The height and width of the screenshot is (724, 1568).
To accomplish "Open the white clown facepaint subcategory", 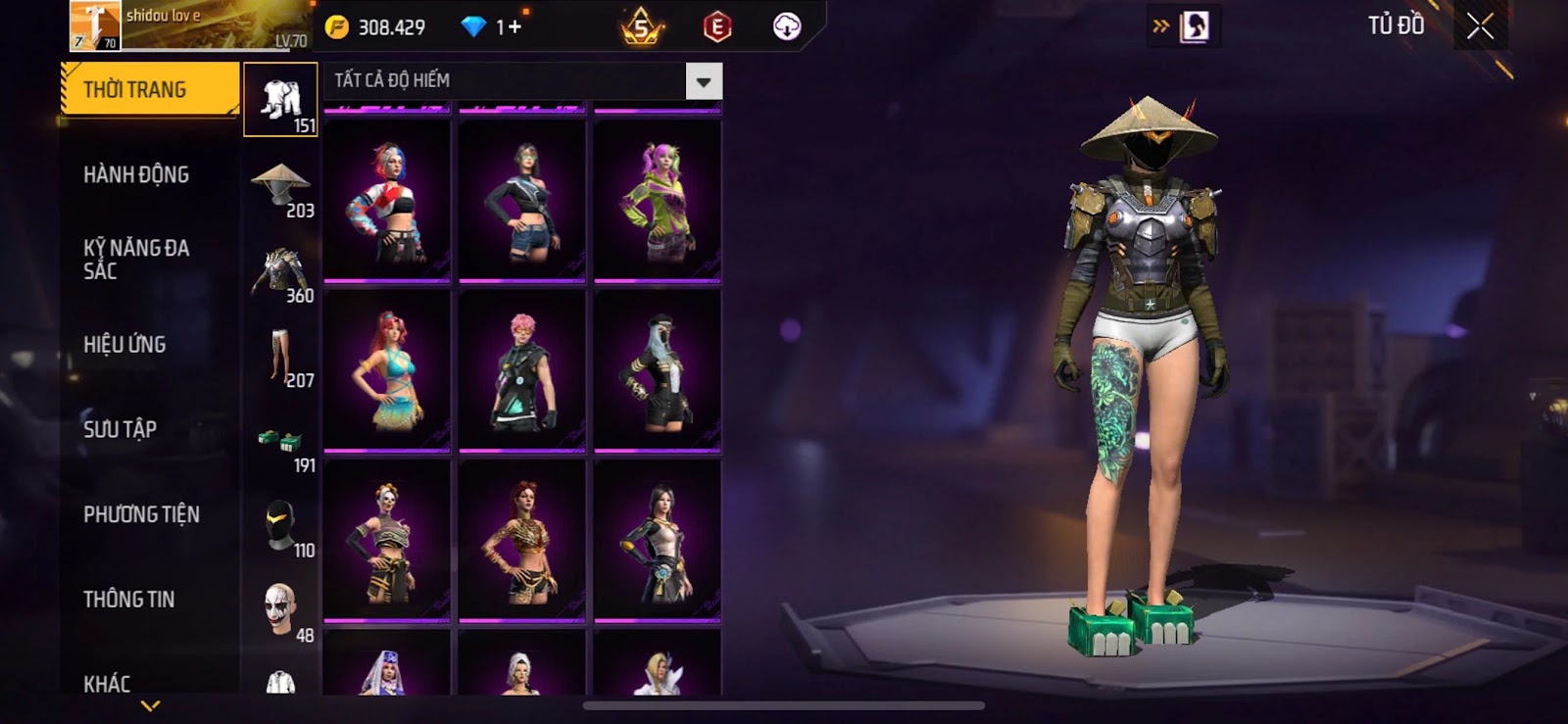I will pyautogui.click(x=280, y=609).
